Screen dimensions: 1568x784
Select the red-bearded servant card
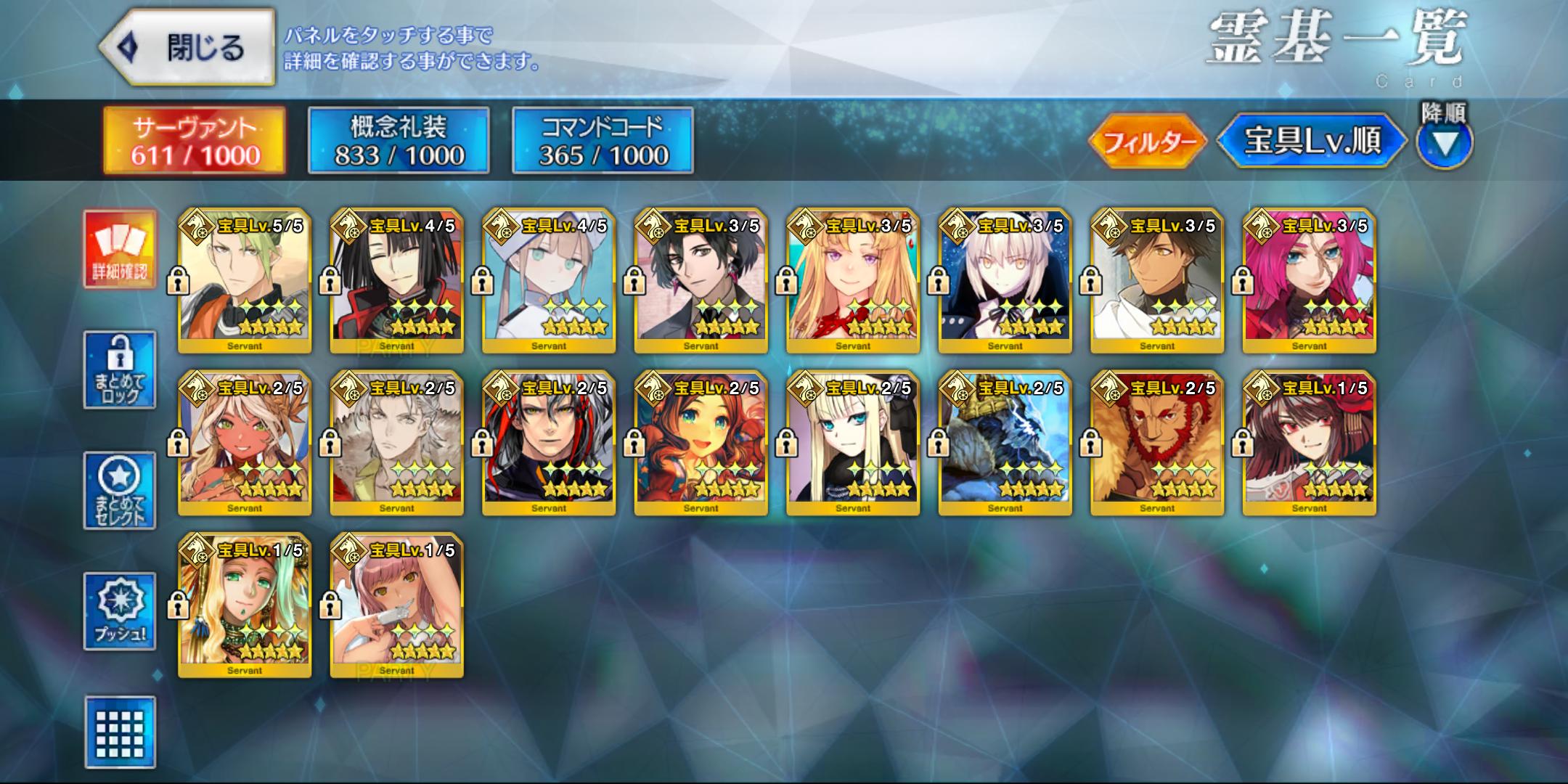tap(1157, 444)
